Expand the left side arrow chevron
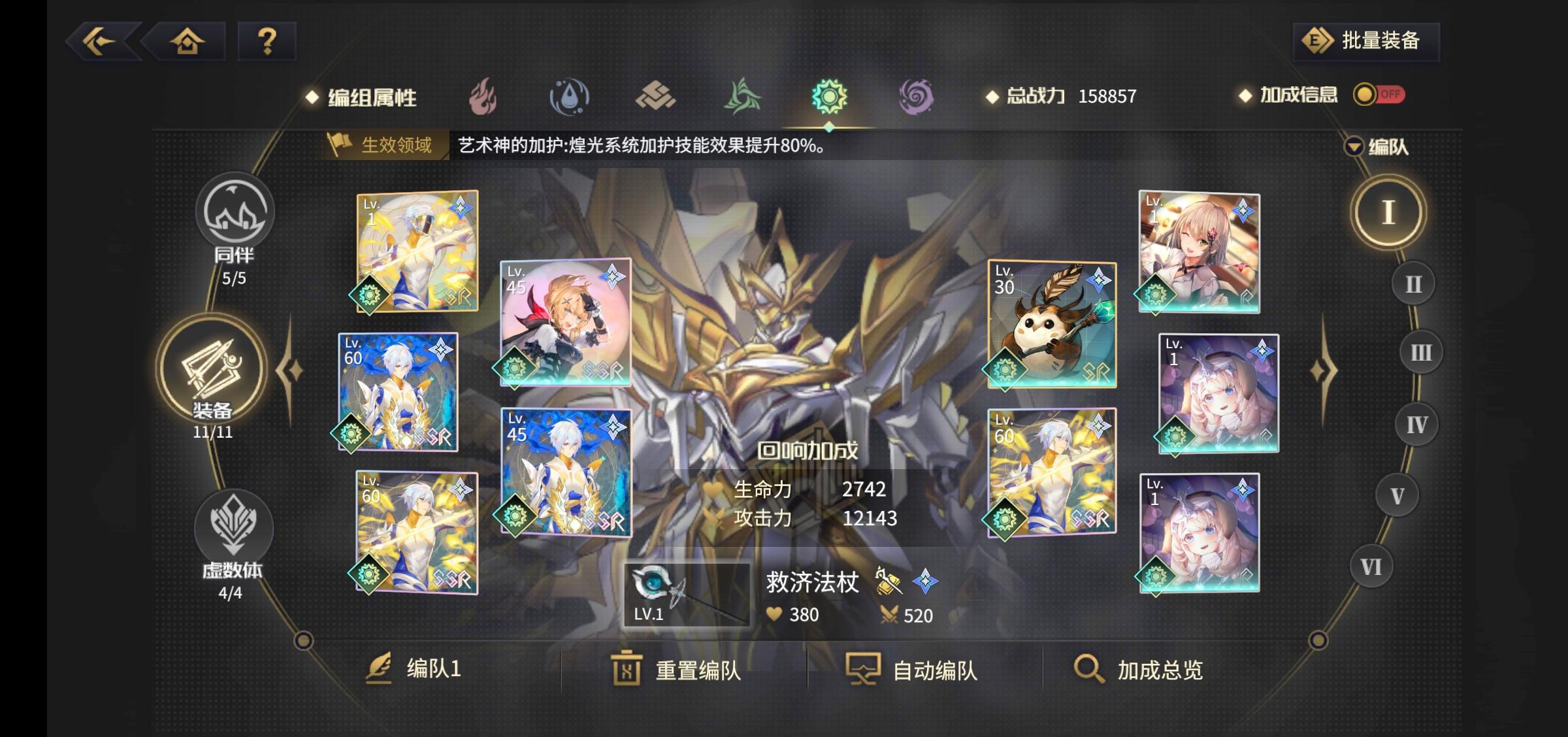The image size is (1568, 737). pyautogui.click(x=289, y=369)
